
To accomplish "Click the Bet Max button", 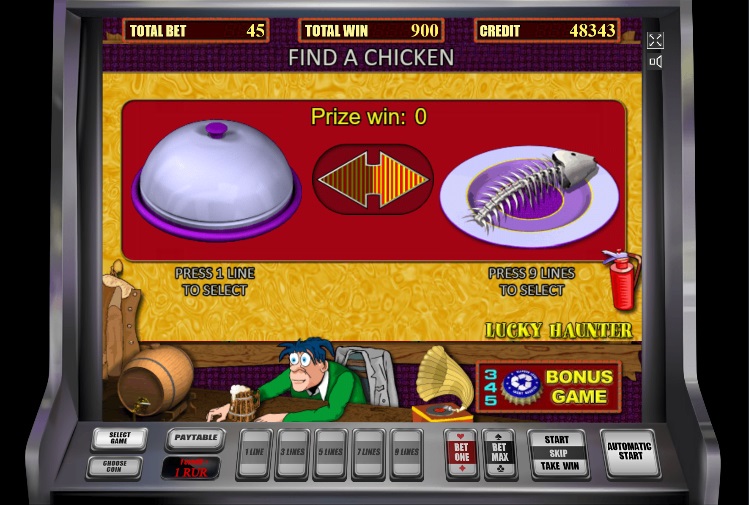I will point(499,453).
